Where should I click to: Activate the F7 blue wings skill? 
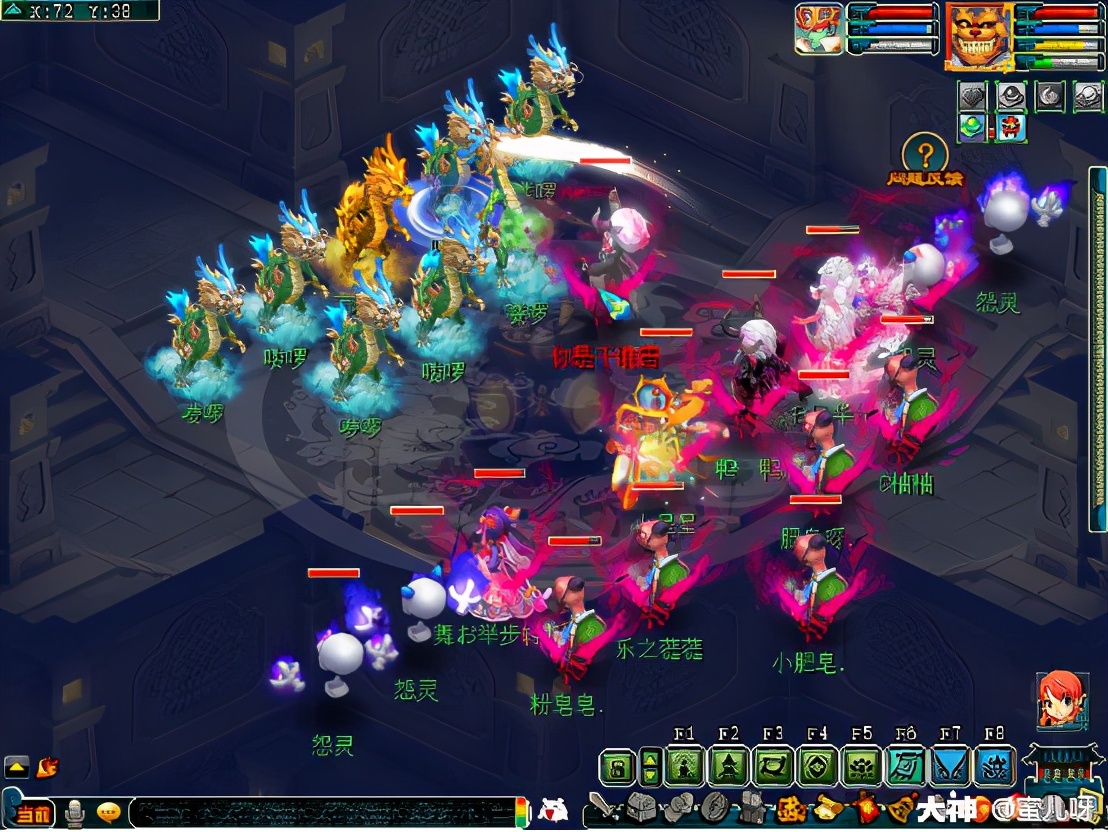[x=950, y=767]
